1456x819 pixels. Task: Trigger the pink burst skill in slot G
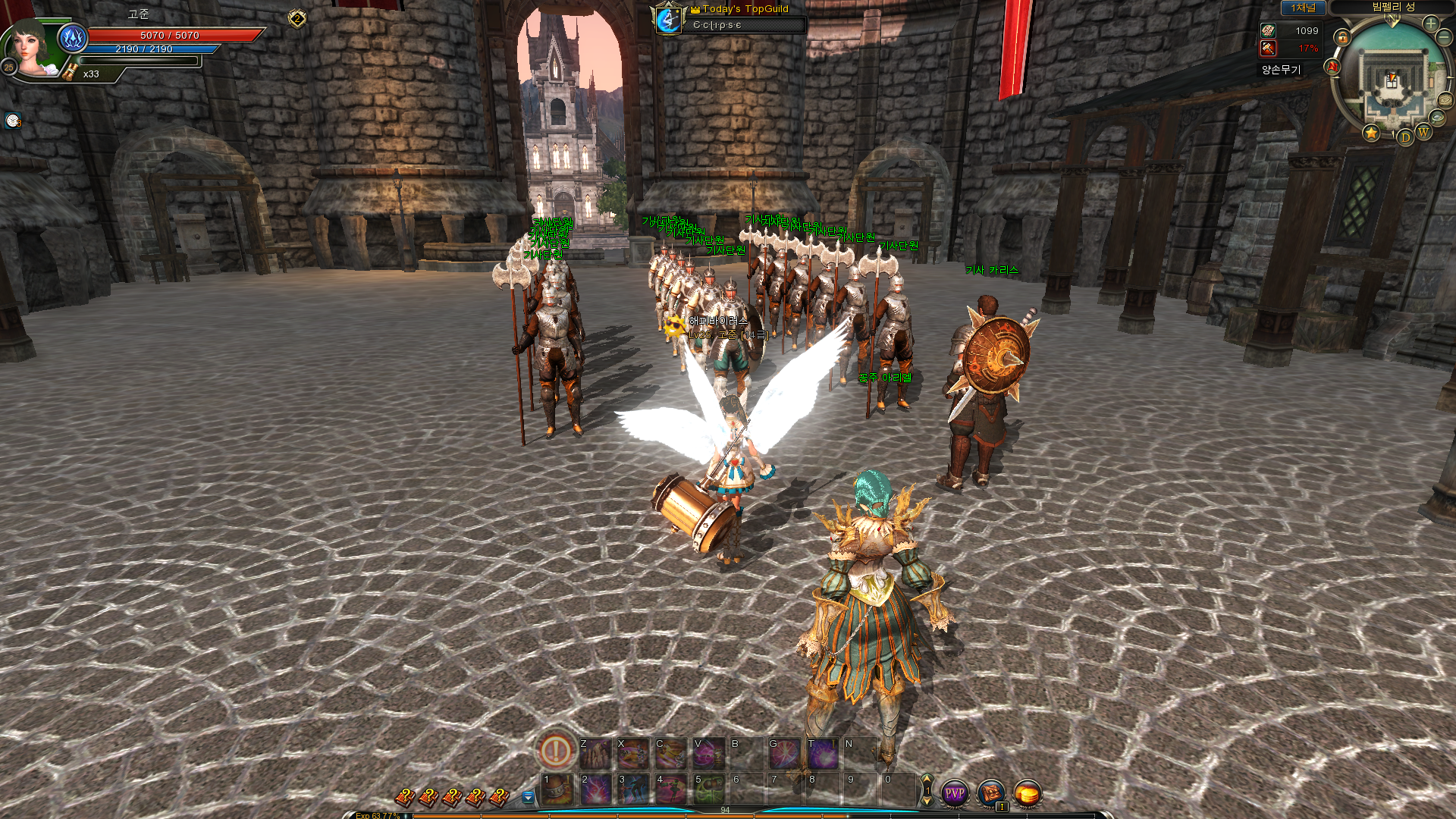(785, 753)
